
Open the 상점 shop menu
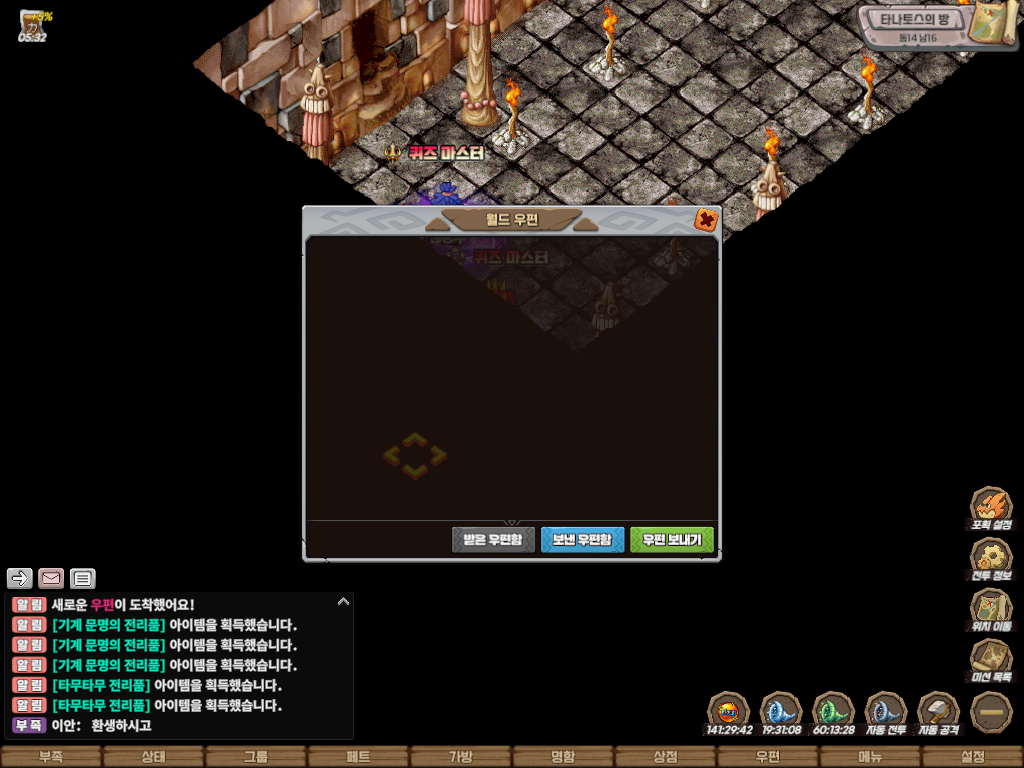tap(665, 757)
